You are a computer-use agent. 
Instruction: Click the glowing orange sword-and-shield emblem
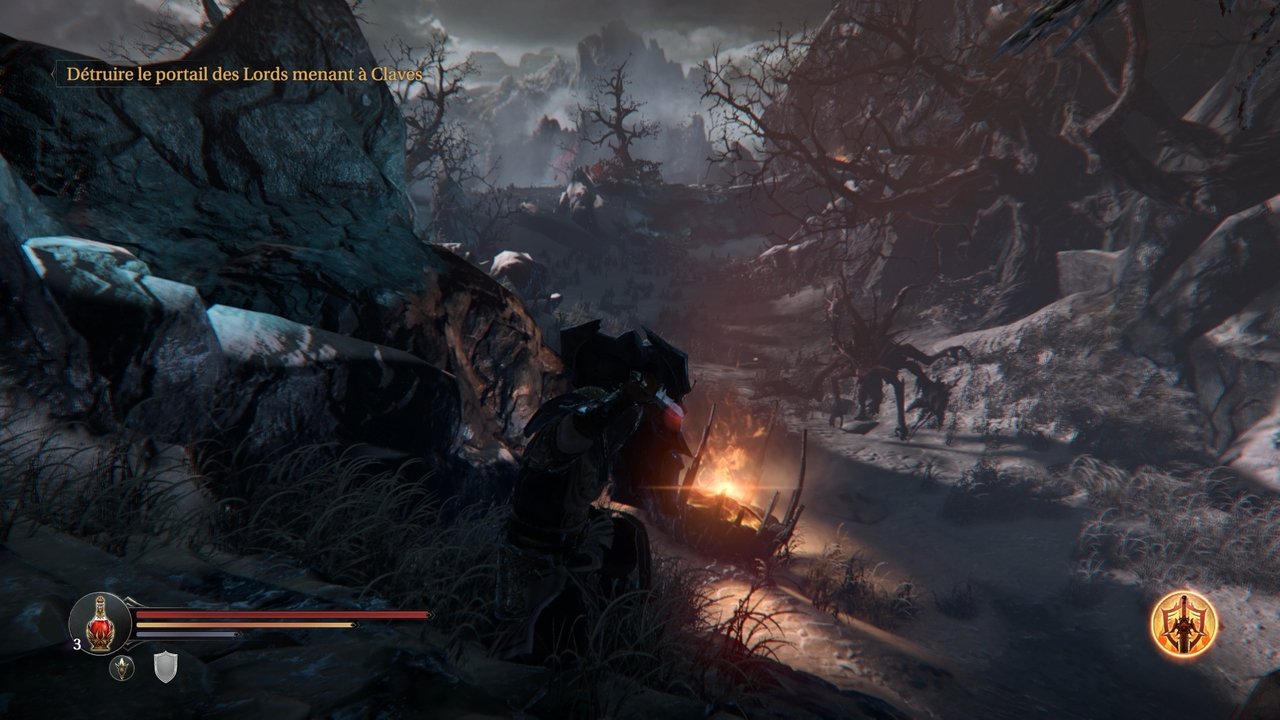[1183, 624]
